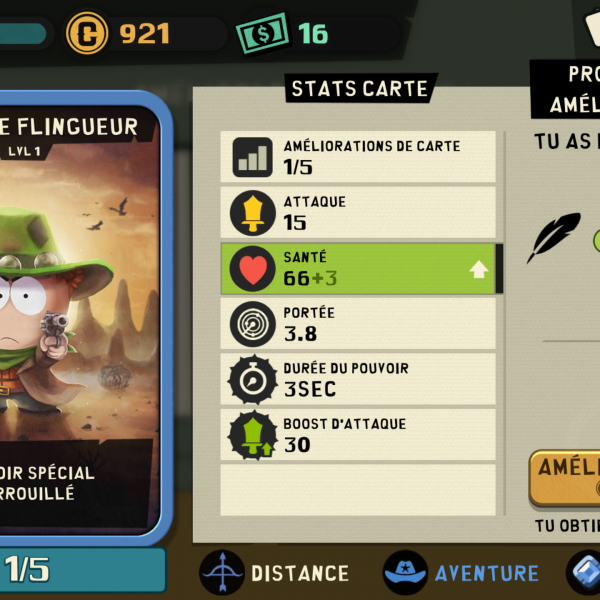Viewport: 600px width, 600px height.
Task: Select the Attaque stat row
Action: [x=360, y=212]
